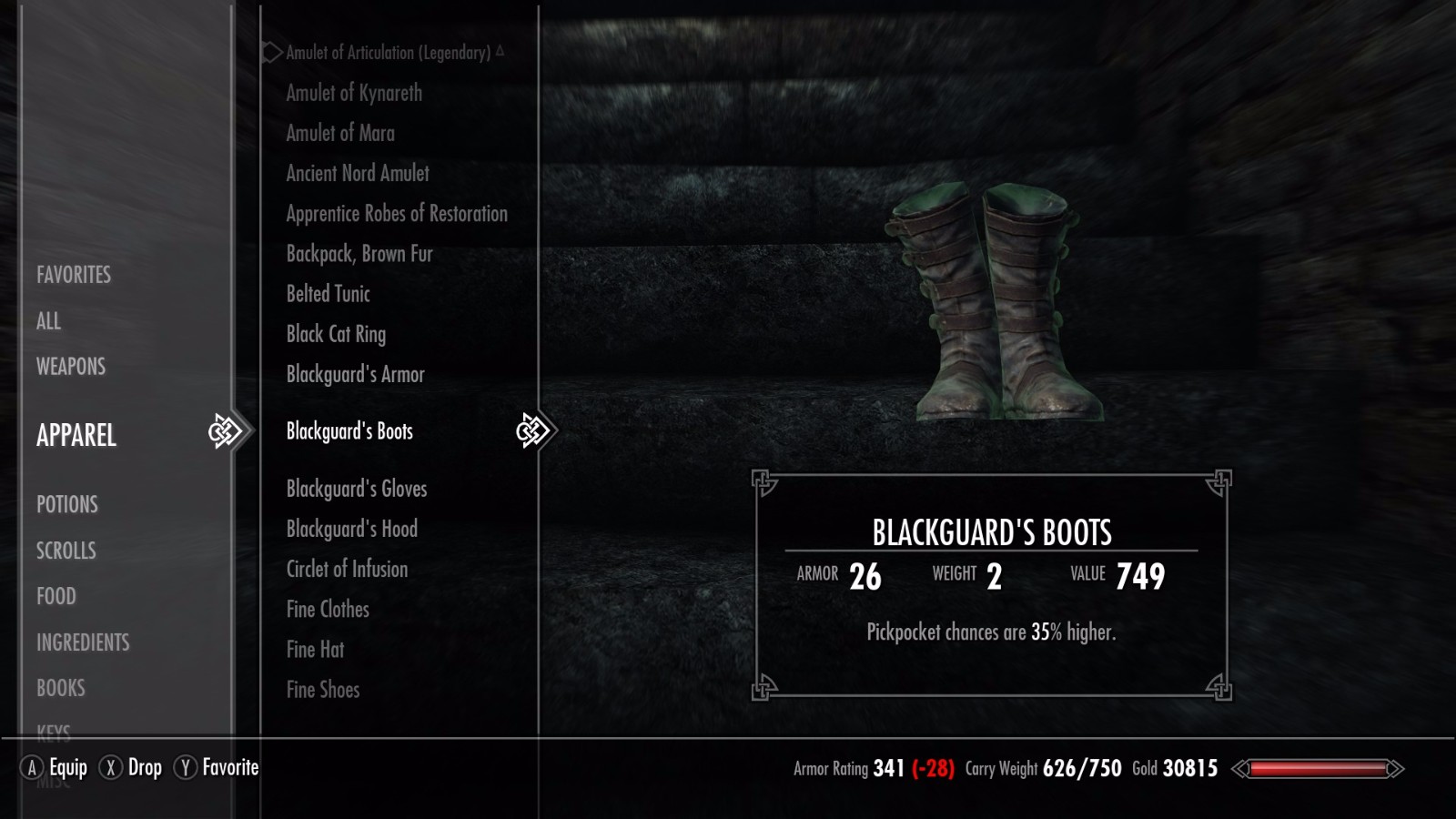Screen dimensions: 1456x819
Task: Pick the Circlet of Infusion
Action: [347, 569]
